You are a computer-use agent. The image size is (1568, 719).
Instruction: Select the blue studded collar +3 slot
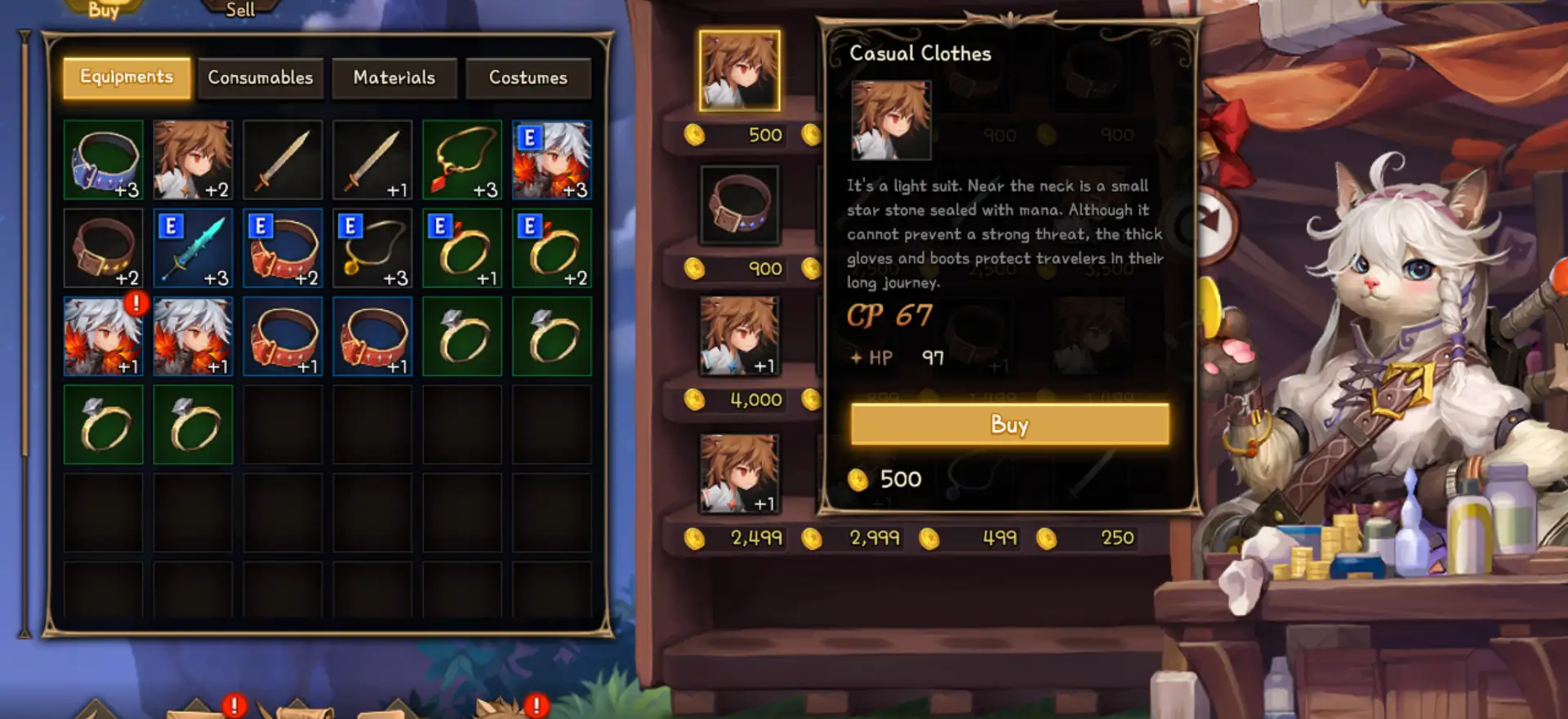(104, 160)
